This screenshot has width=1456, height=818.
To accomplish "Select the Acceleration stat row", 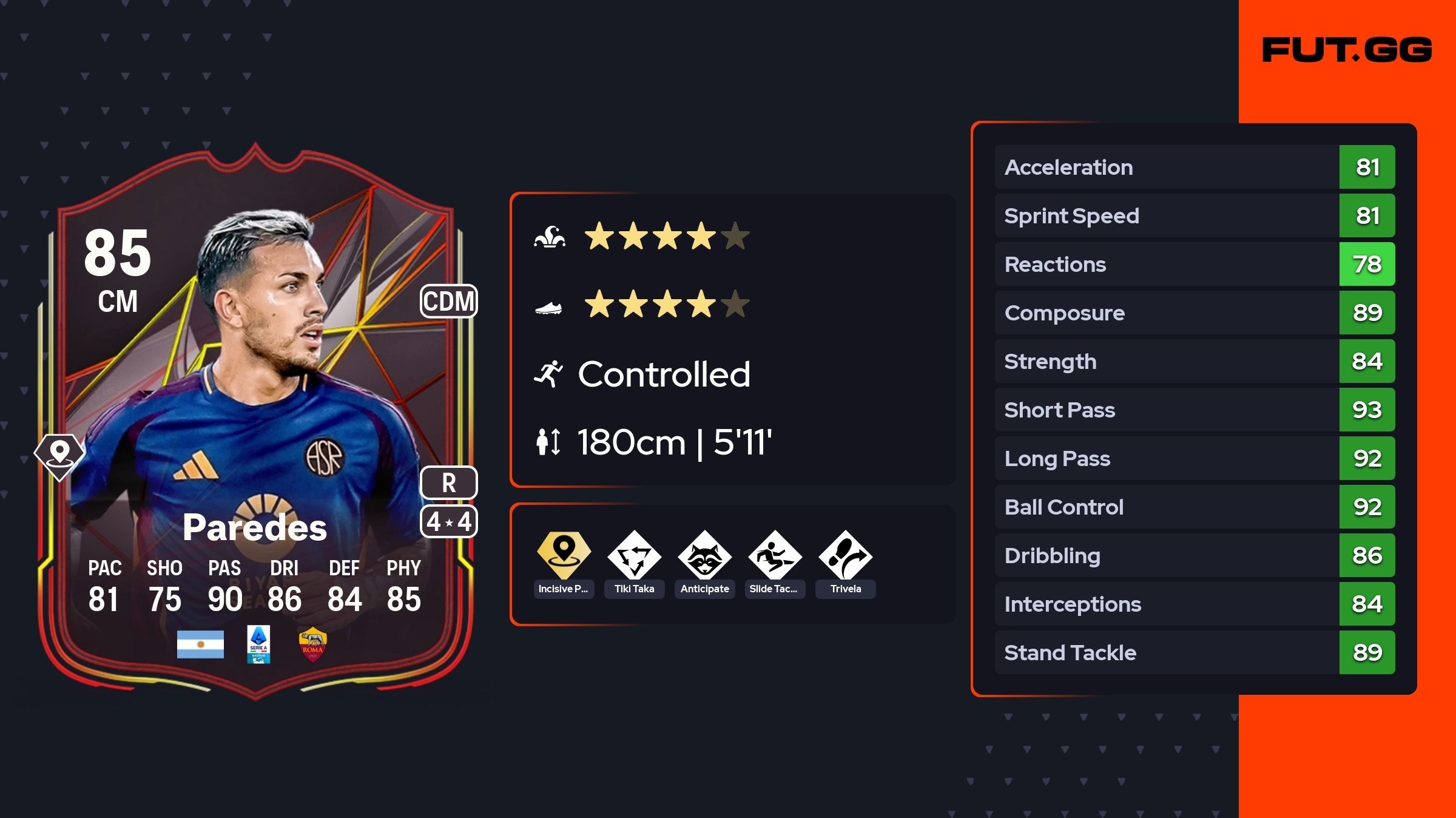I will tap(1194, 167).
